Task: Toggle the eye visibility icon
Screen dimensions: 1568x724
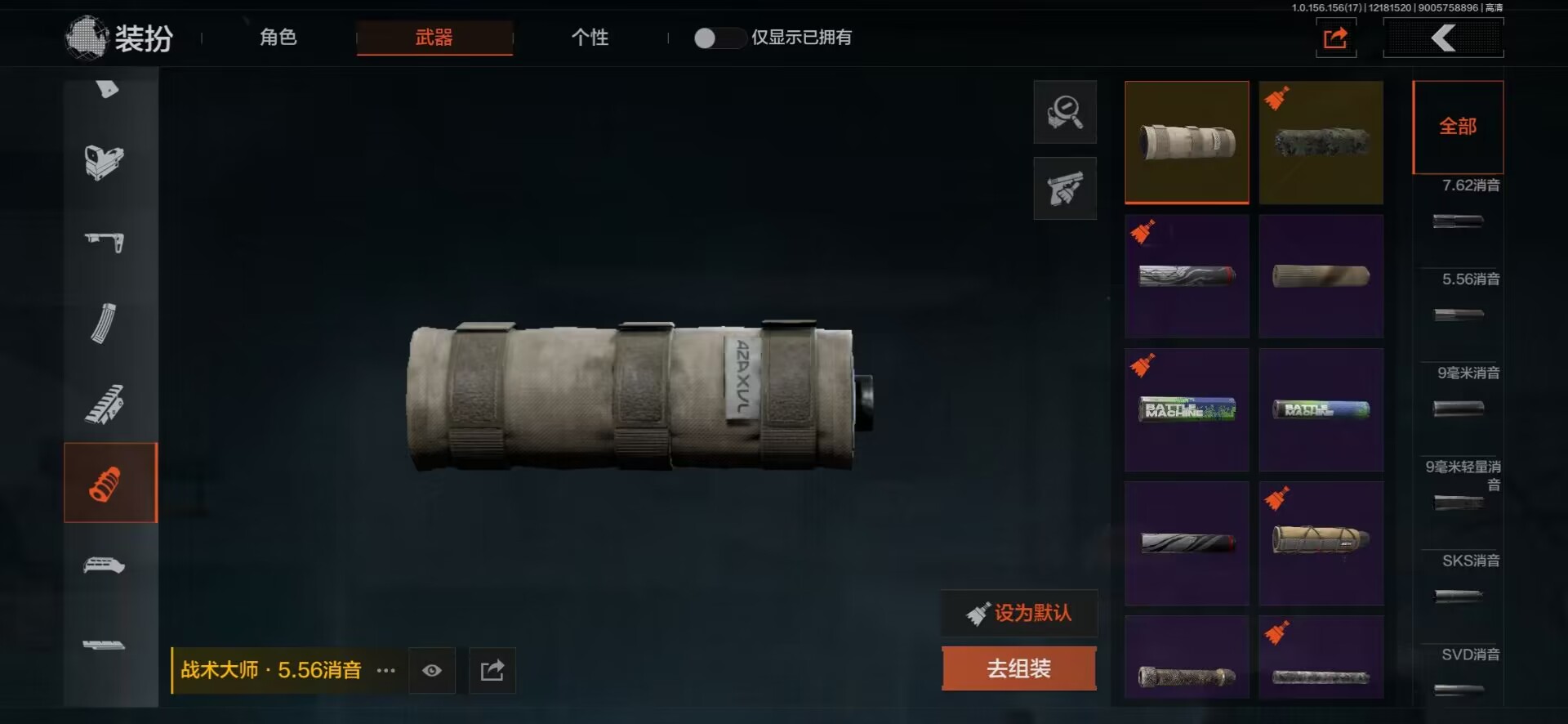Action: click(432, 671)
